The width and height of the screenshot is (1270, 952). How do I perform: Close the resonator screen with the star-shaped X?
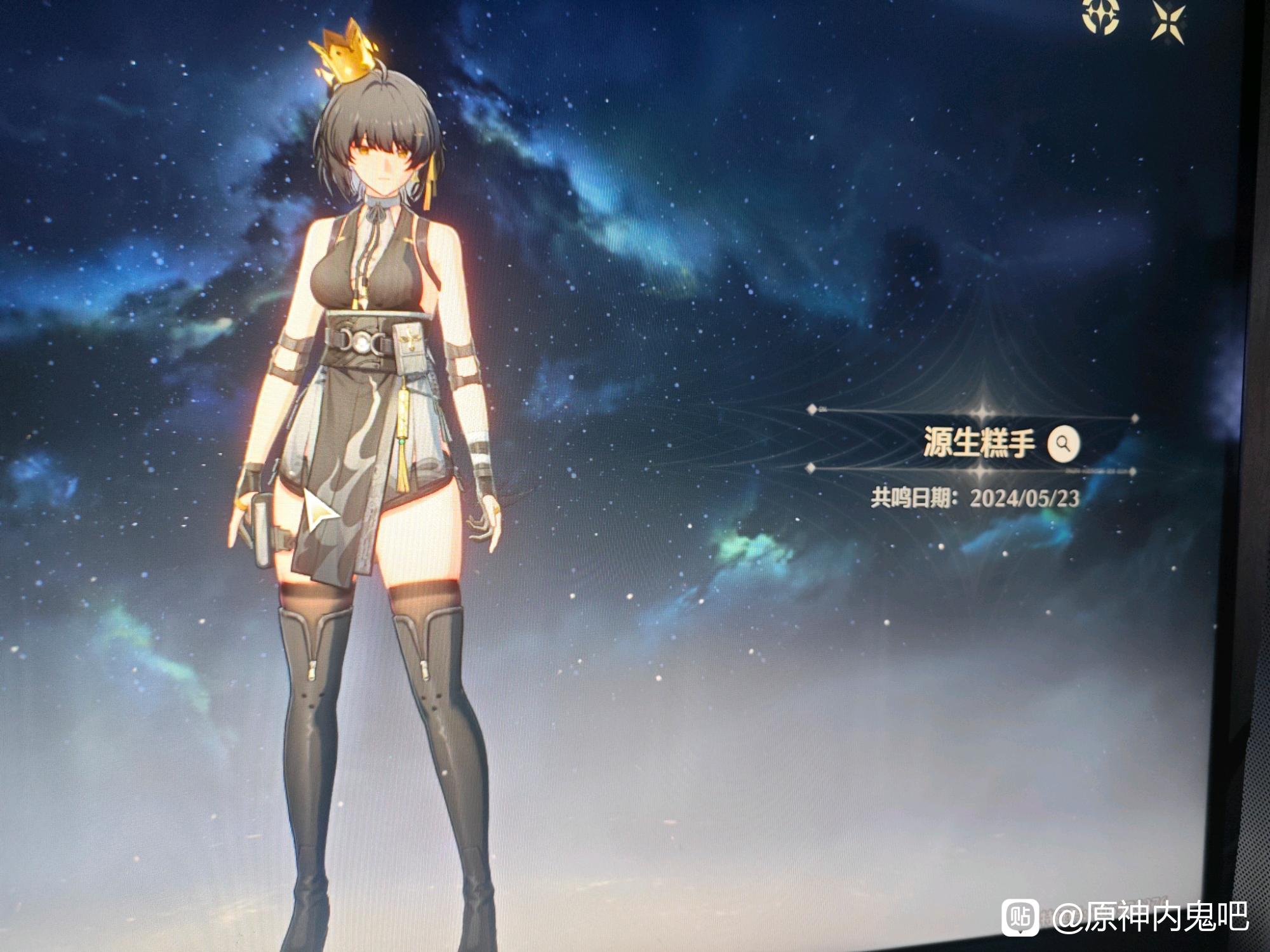tap(1168, 22)
